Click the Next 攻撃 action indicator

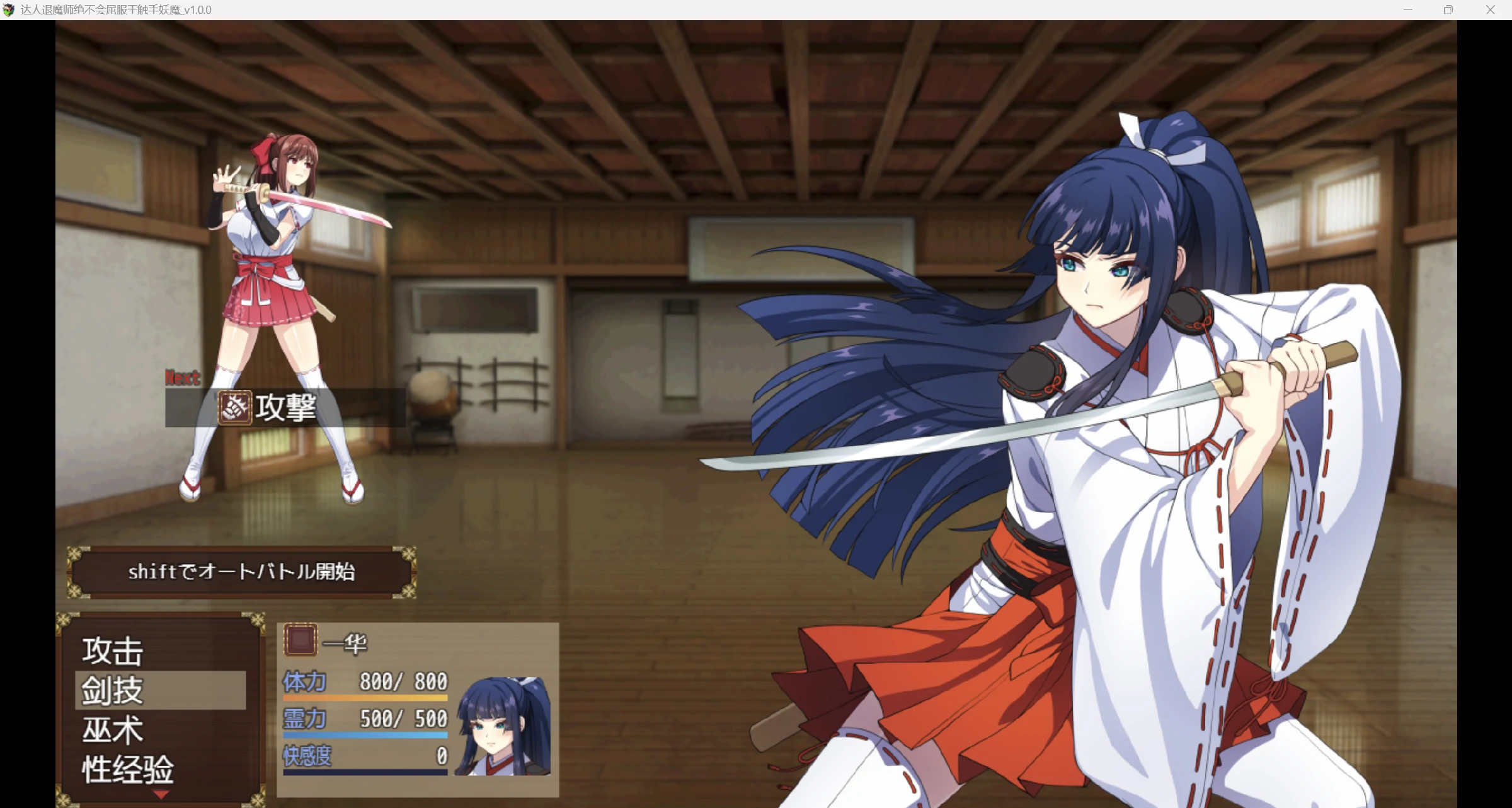tap(285, 407)
